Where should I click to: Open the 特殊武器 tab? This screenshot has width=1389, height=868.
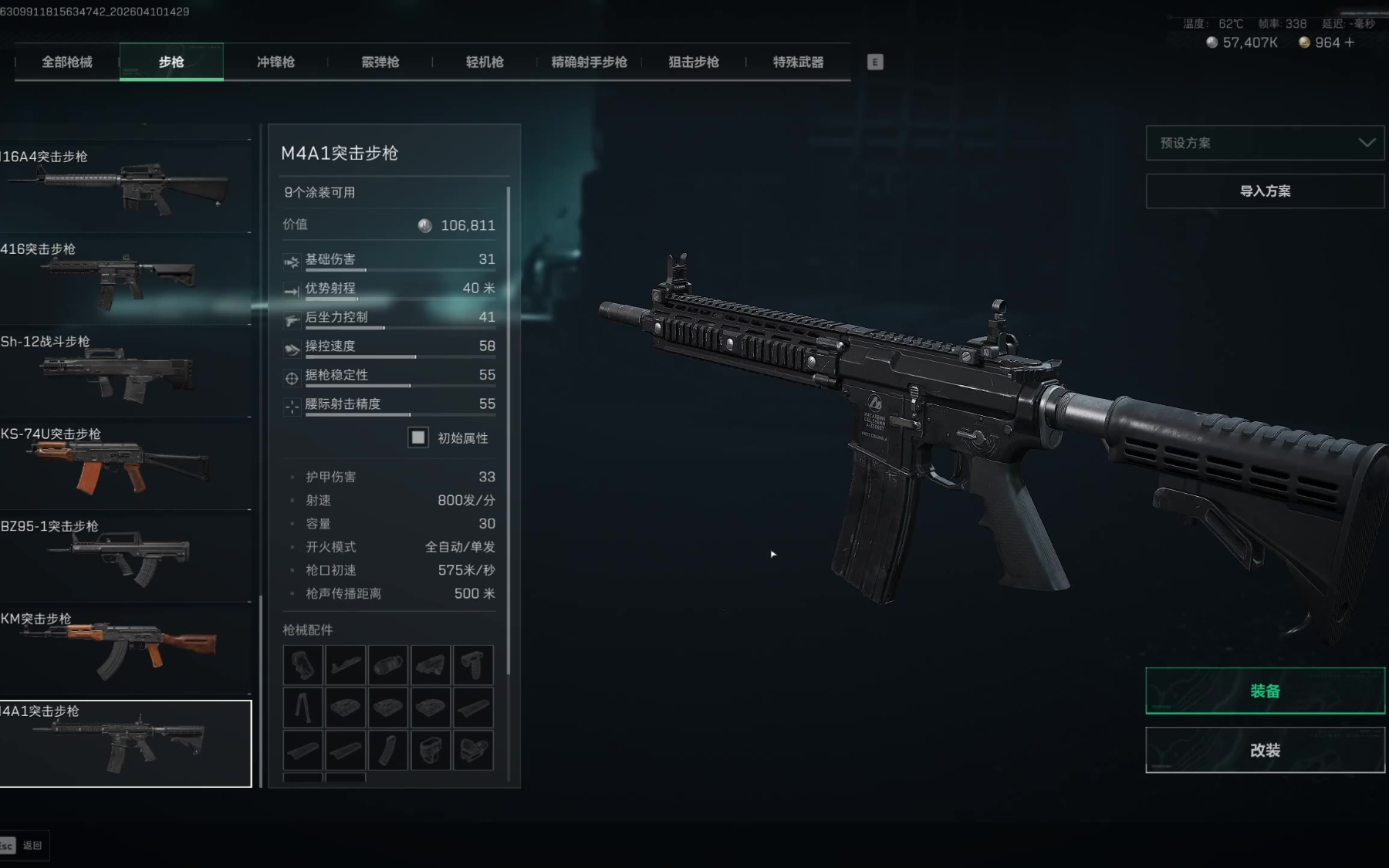point(798,62)
